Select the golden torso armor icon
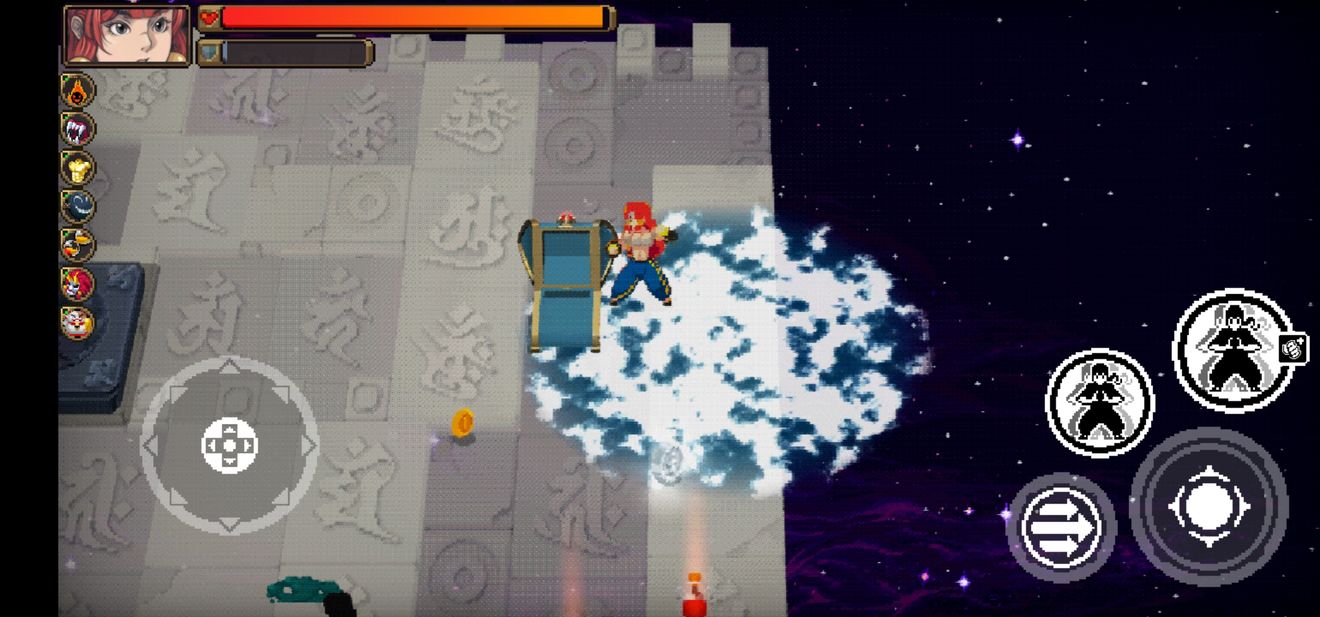Image resolution: width=1320 pixels, height=617 pixels. [78, 168]
